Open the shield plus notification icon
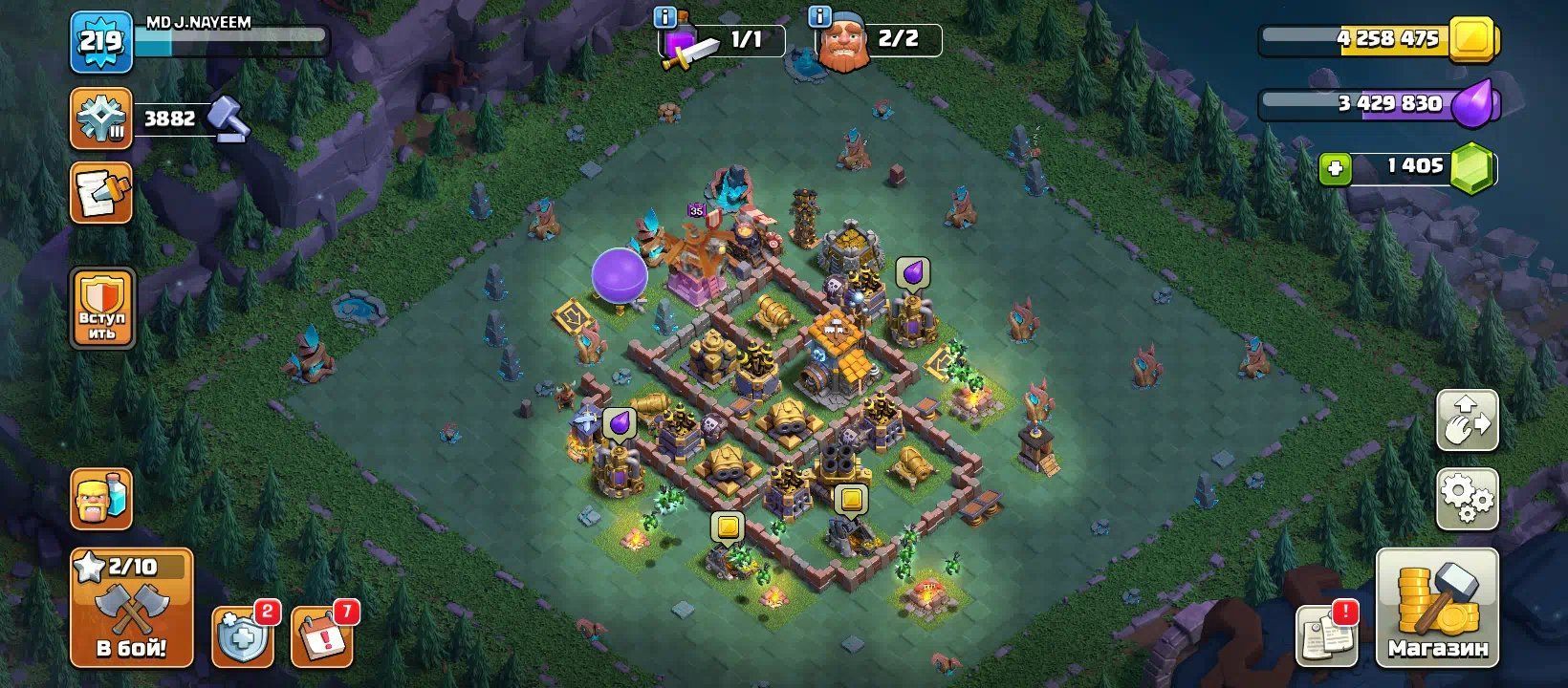The height and width of the screenshot is (688, 1568). pyautogui.click(x=241, y=636)
